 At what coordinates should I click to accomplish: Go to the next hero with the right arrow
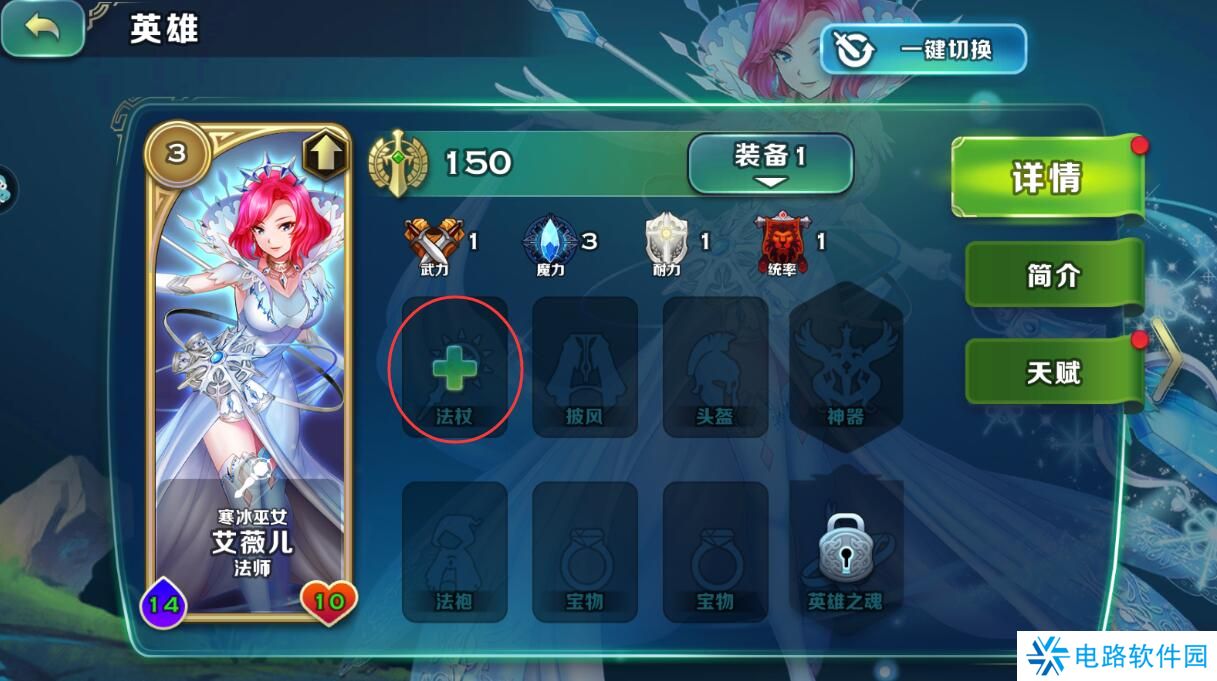1166,360
